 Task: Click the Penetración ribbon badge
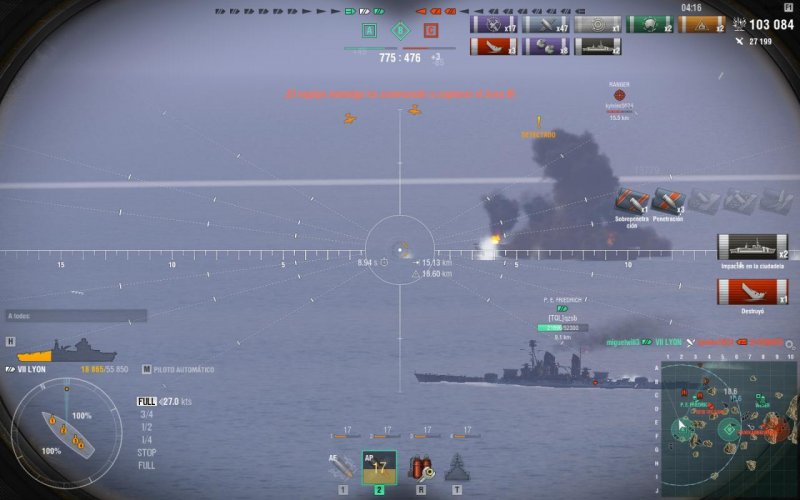click(668, 201)
